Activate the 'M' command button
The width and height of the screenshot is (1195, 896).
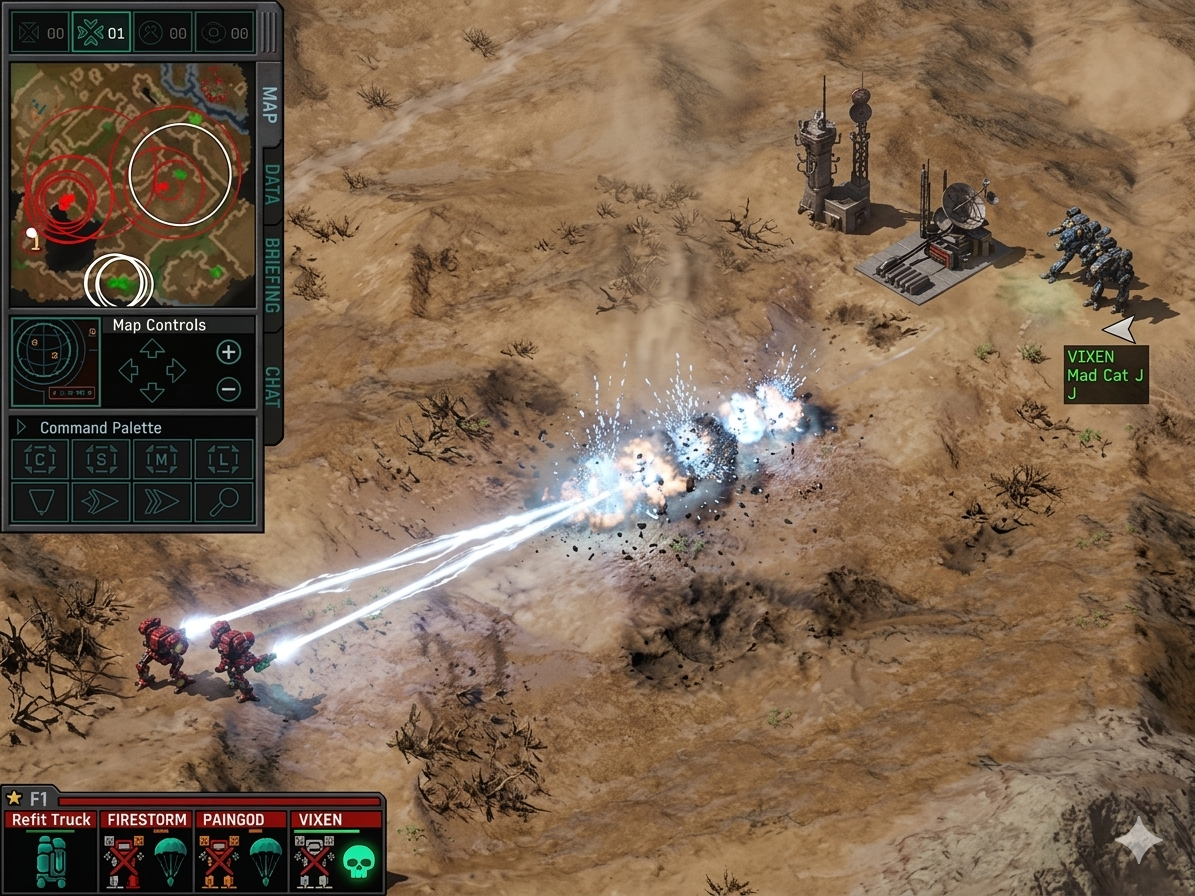162,459
